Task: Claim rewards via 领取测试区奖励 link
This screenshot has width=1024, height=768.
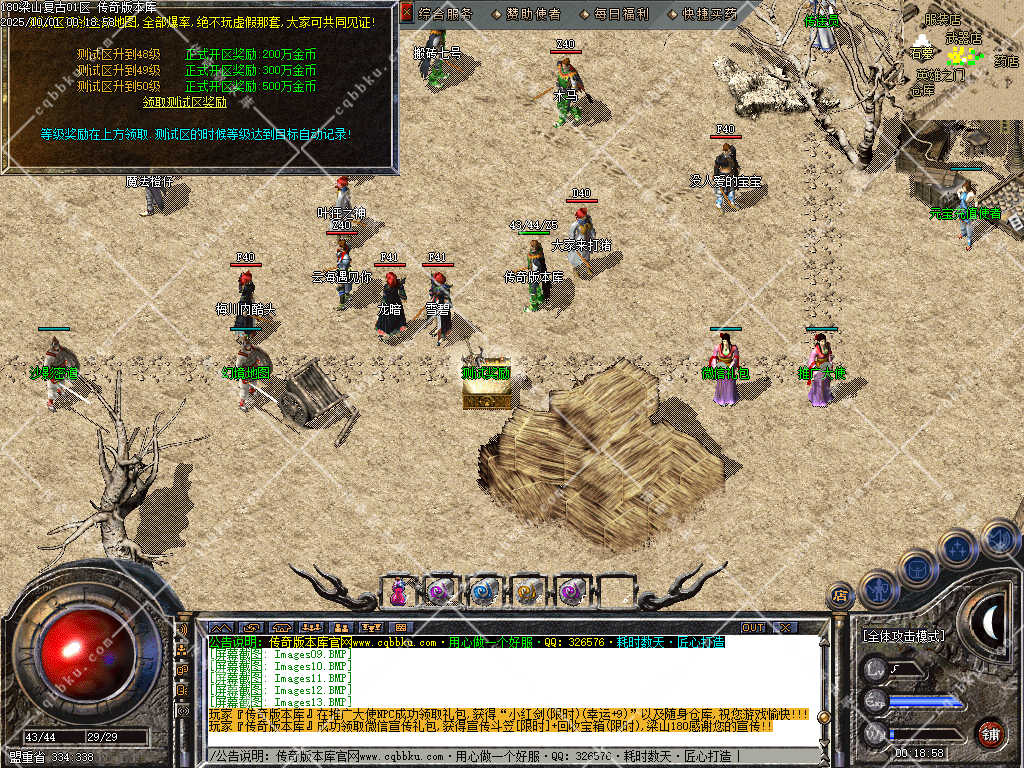Action: point(184,102)
